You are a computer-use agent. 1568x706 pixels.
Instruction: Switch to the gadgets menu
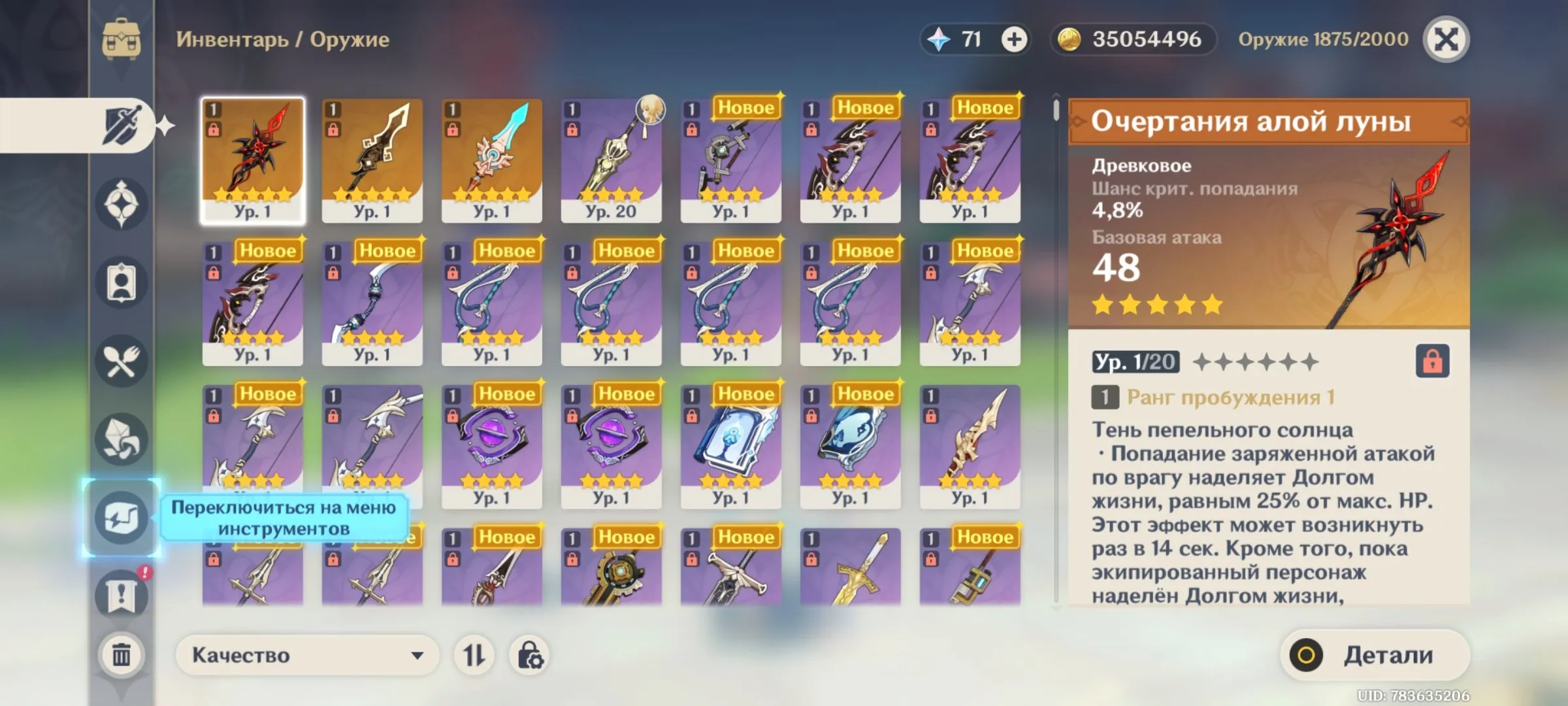pyautogui.click(x=121, y=516)
